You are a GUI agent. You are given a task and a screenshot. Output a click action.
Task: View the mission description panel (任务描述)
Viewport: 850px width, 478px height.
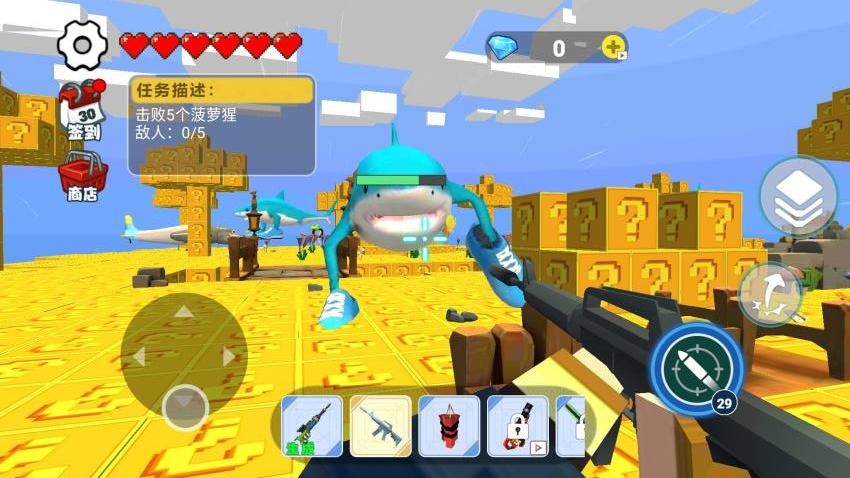(x=221, y=125)
